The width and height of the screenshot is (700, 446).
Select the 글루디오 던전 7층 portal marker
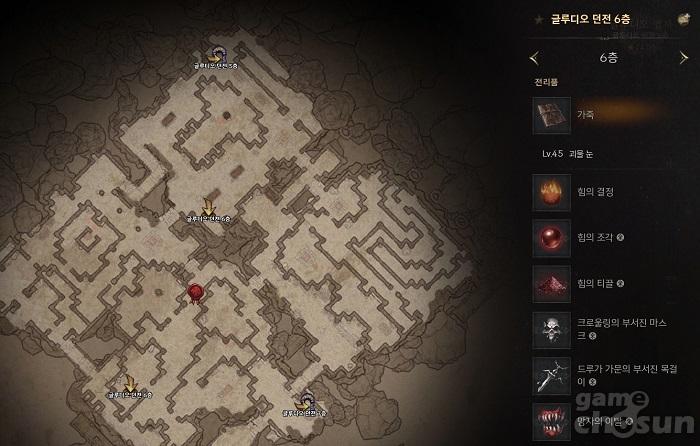[x=304, y=399]
